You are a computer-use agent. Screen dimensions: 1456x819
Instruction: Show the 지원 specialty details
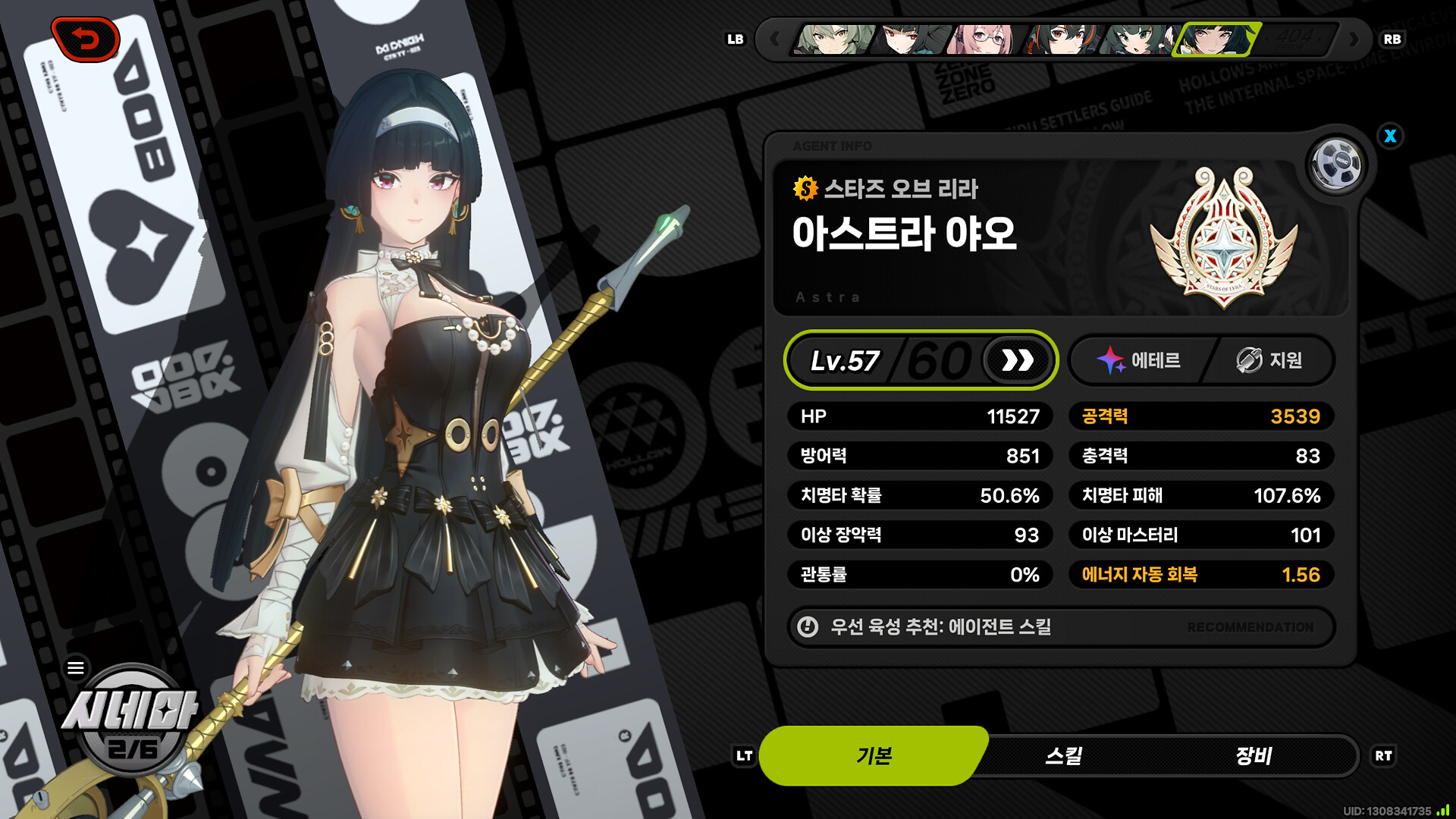1270,360
